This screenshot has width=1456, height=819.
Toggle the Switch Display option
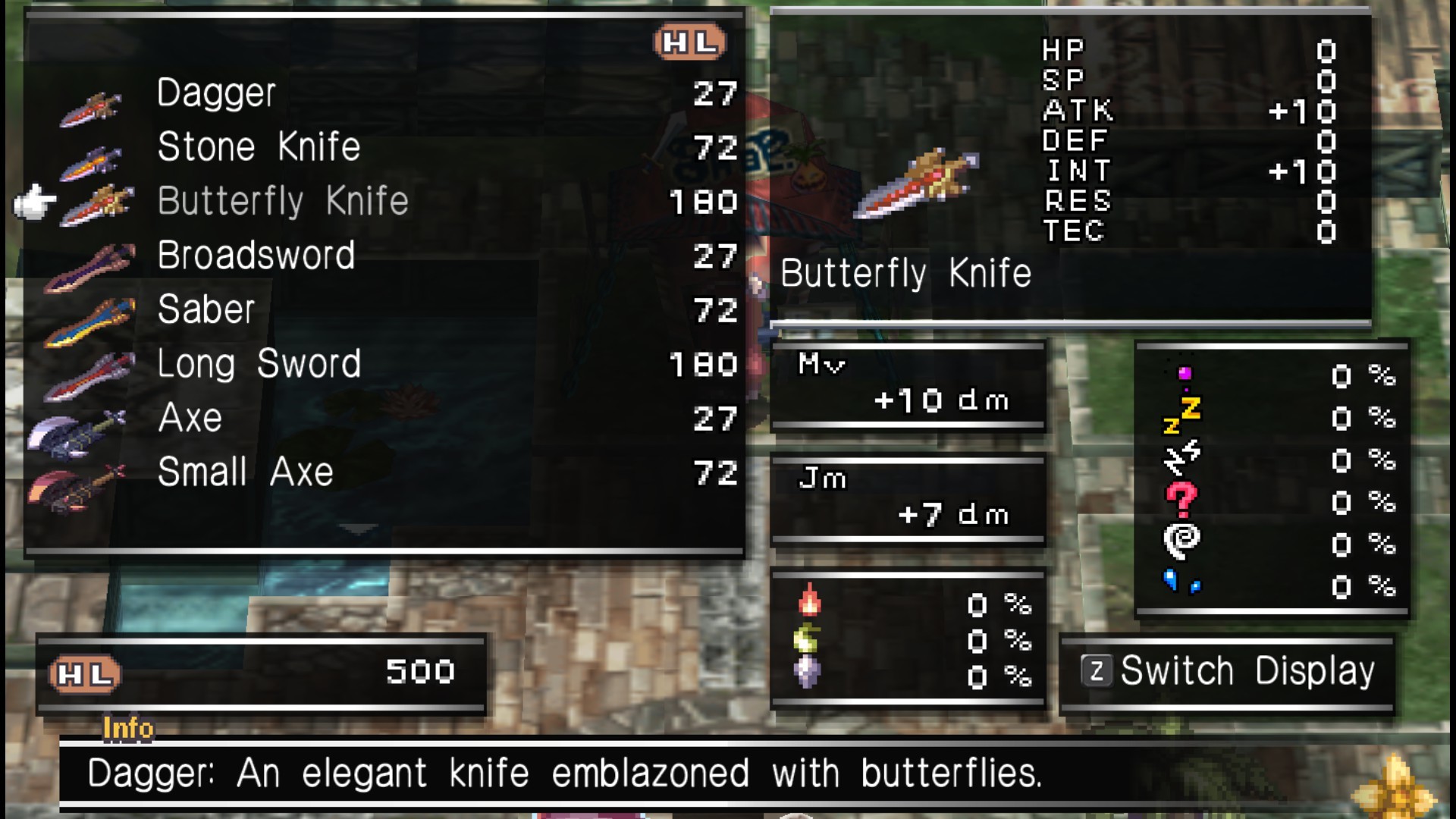click(1226, 670)
